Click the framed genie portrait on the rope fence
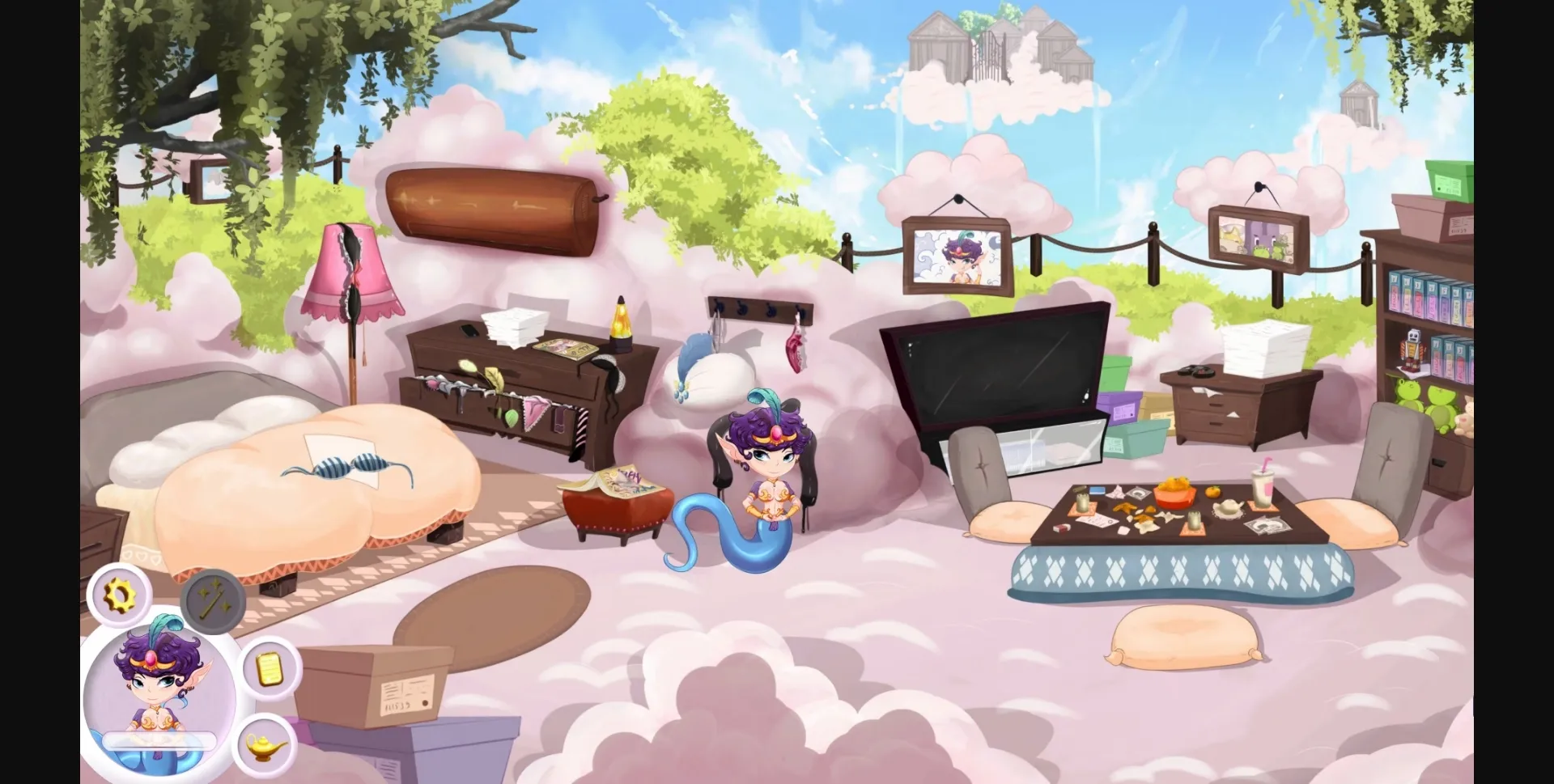 [955, 255]
